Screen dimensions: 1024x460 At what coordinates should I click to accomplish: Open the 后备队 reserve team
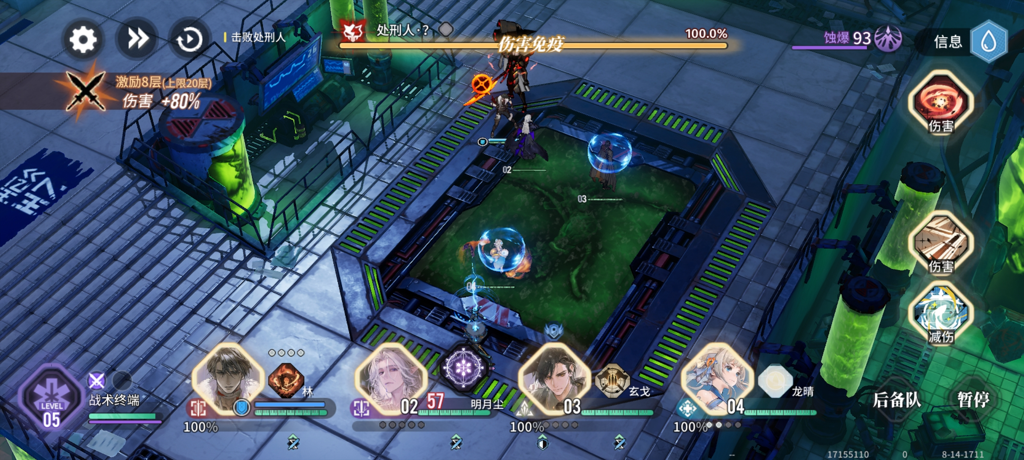[x=896, y=399]
